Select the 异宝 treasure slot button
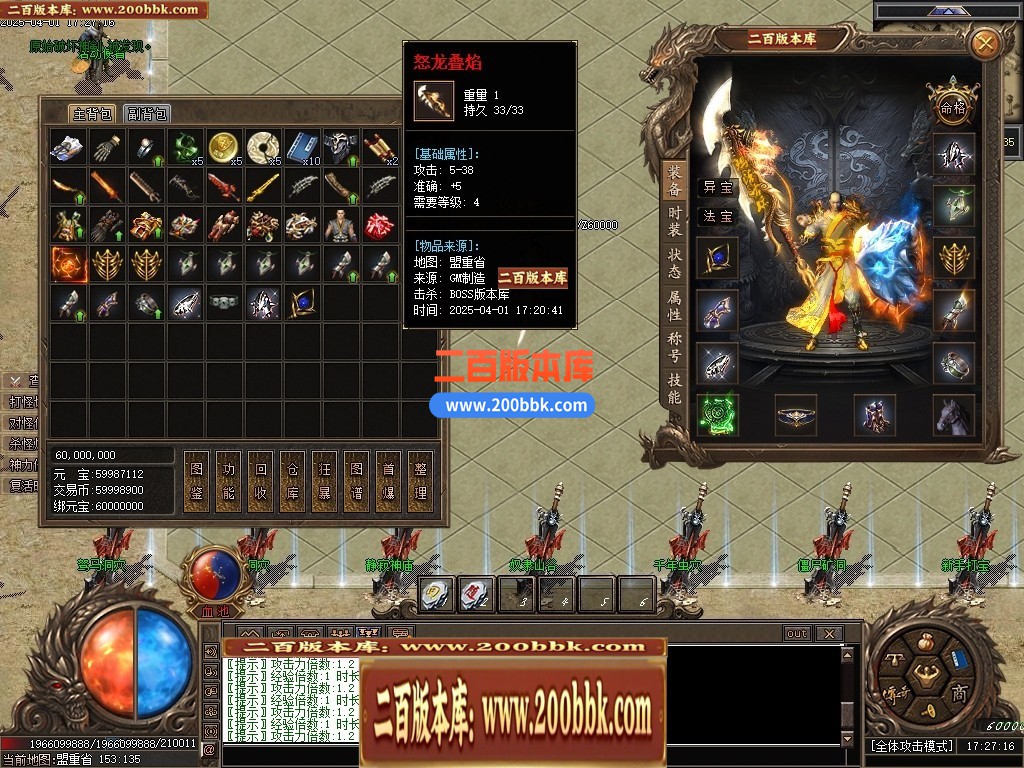Viewport: 1024px width, 768px height. tap(717, 187)
